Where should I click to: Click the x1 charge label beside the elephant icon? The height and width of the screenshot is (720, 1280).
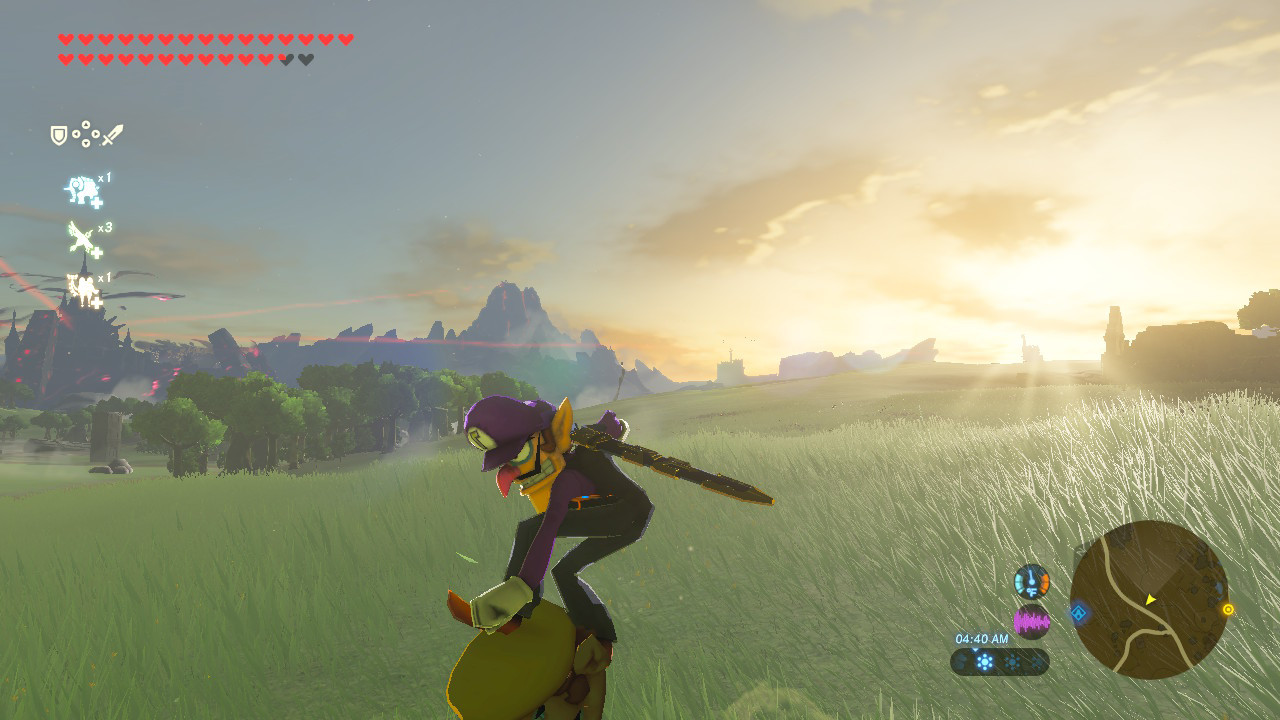click(x=105, y=179)
